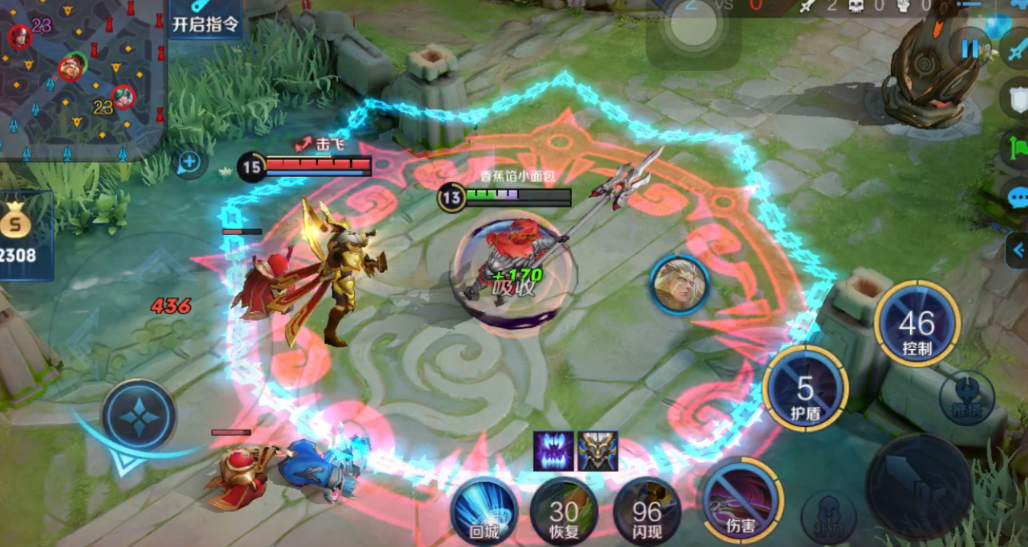
Task: Use the 恢复 heal spell
Action: coord(564,510)
